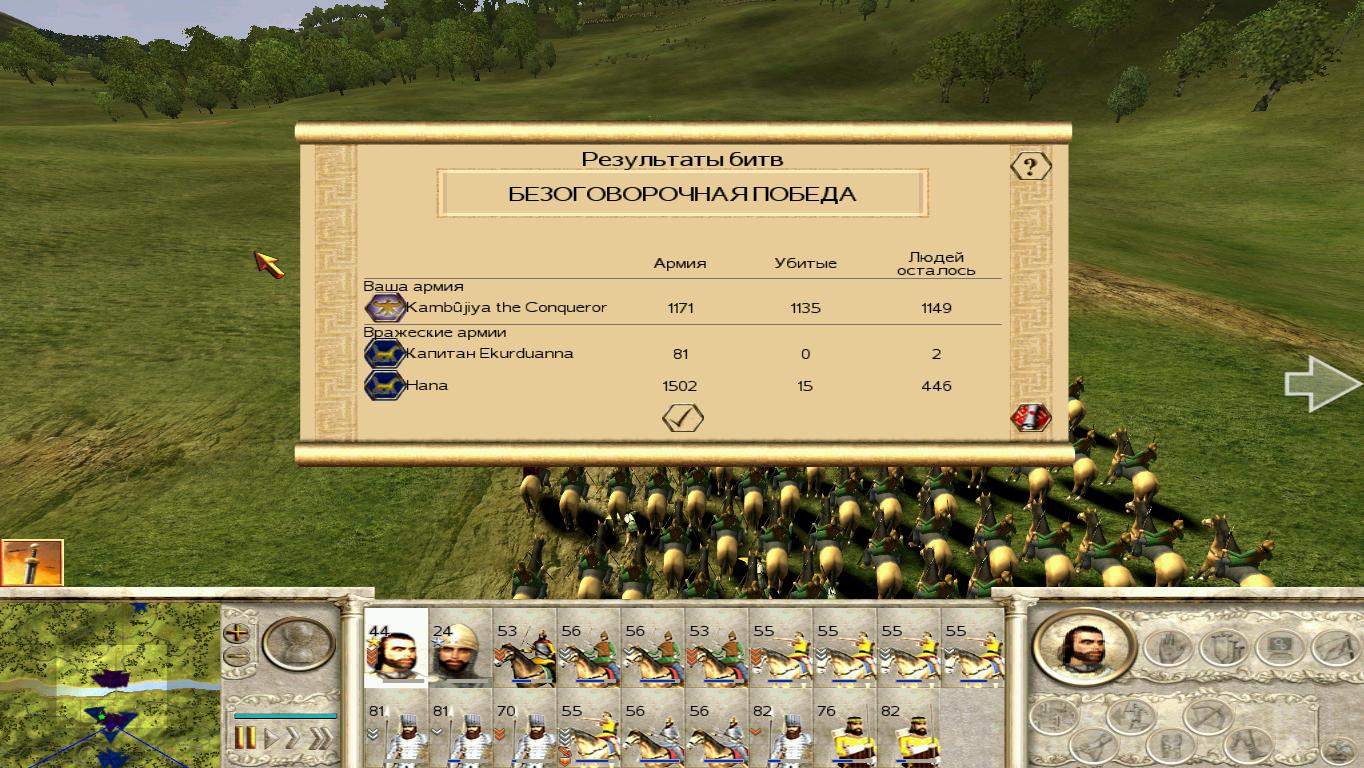Click the round coin button beside the minimap
1364x768 pixels.
[298, 644]
